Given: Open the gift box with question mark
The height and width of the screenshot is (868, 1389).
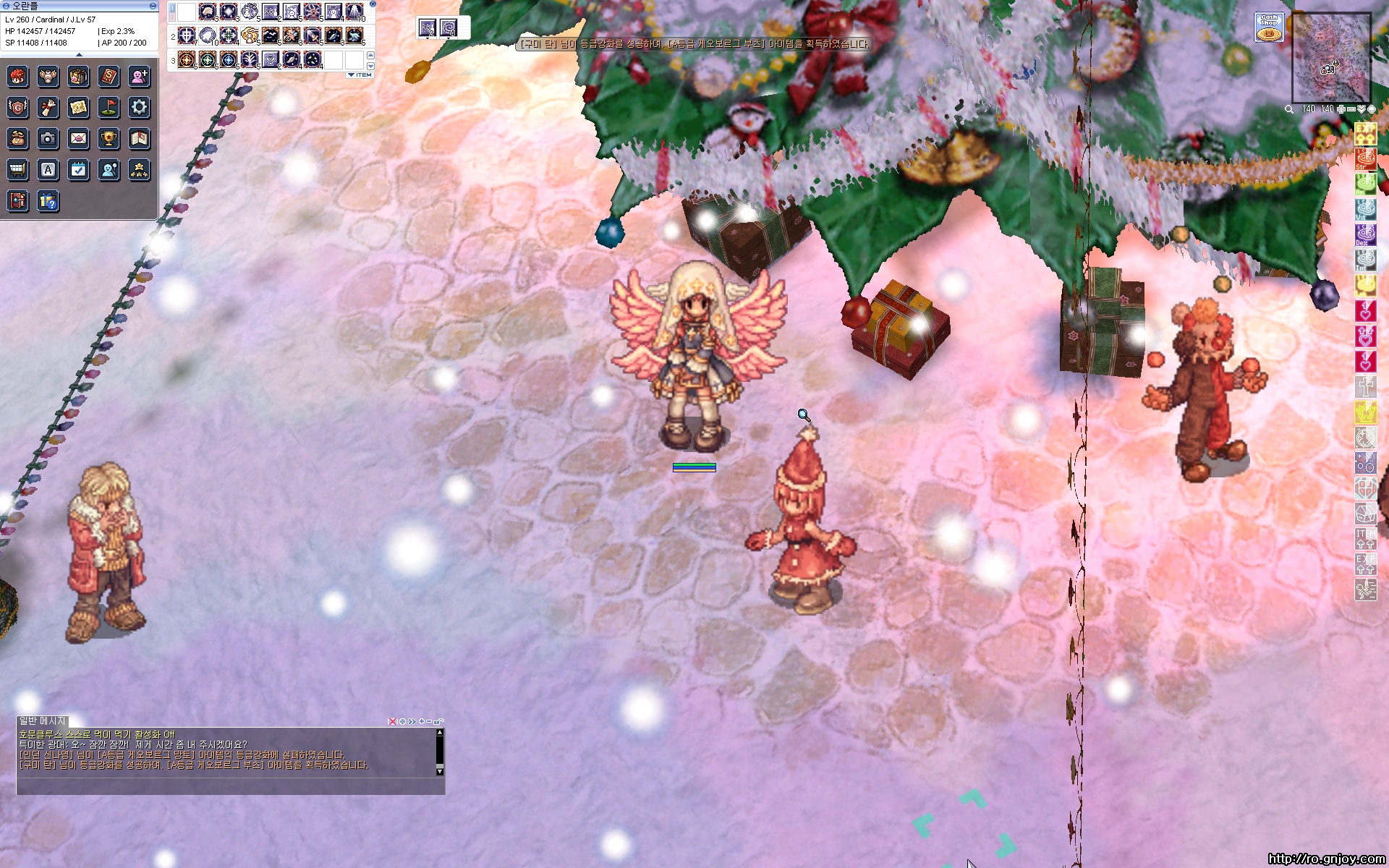Looking at the screenshot, I should pos(48,201).
